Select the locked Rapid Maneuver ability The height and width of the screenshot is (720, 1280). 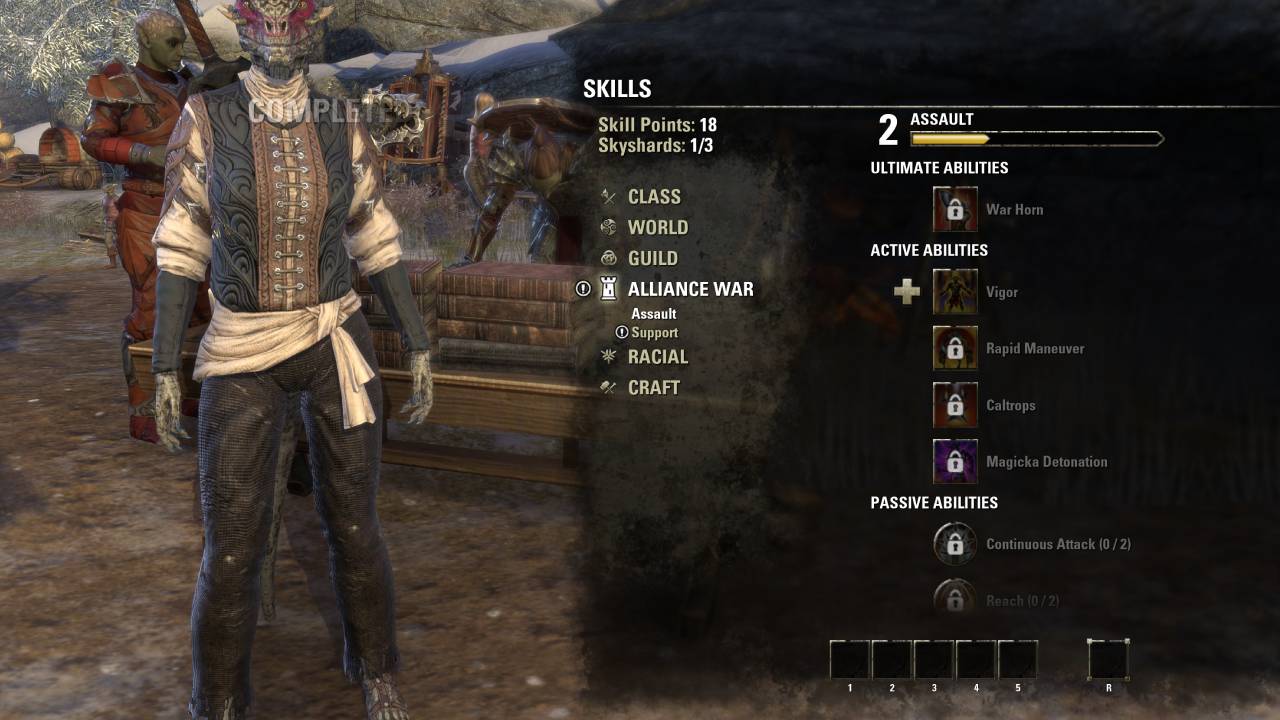pos(955,348)
